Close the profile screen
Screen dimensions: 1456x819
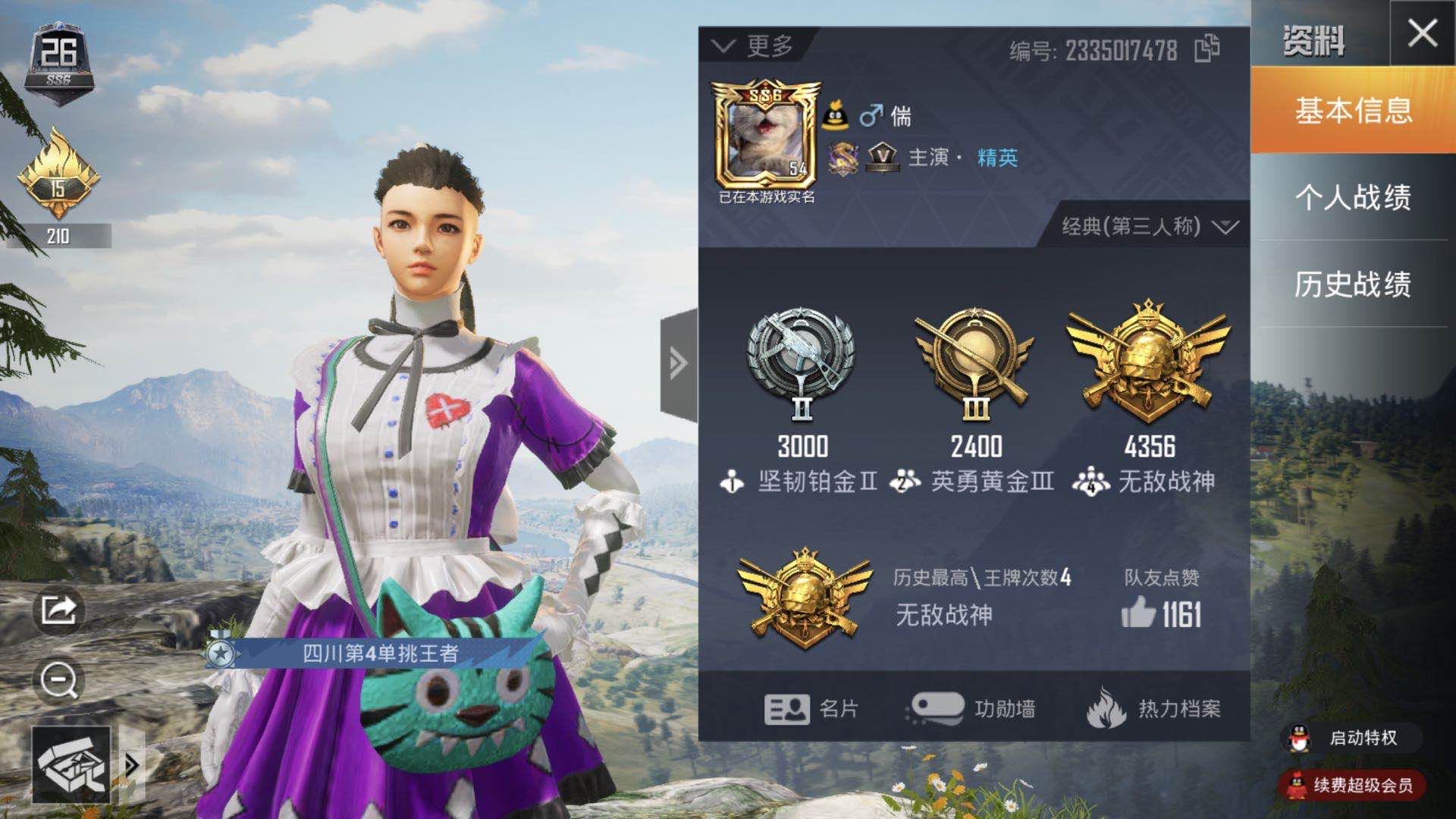click(x=1422, y=33)
